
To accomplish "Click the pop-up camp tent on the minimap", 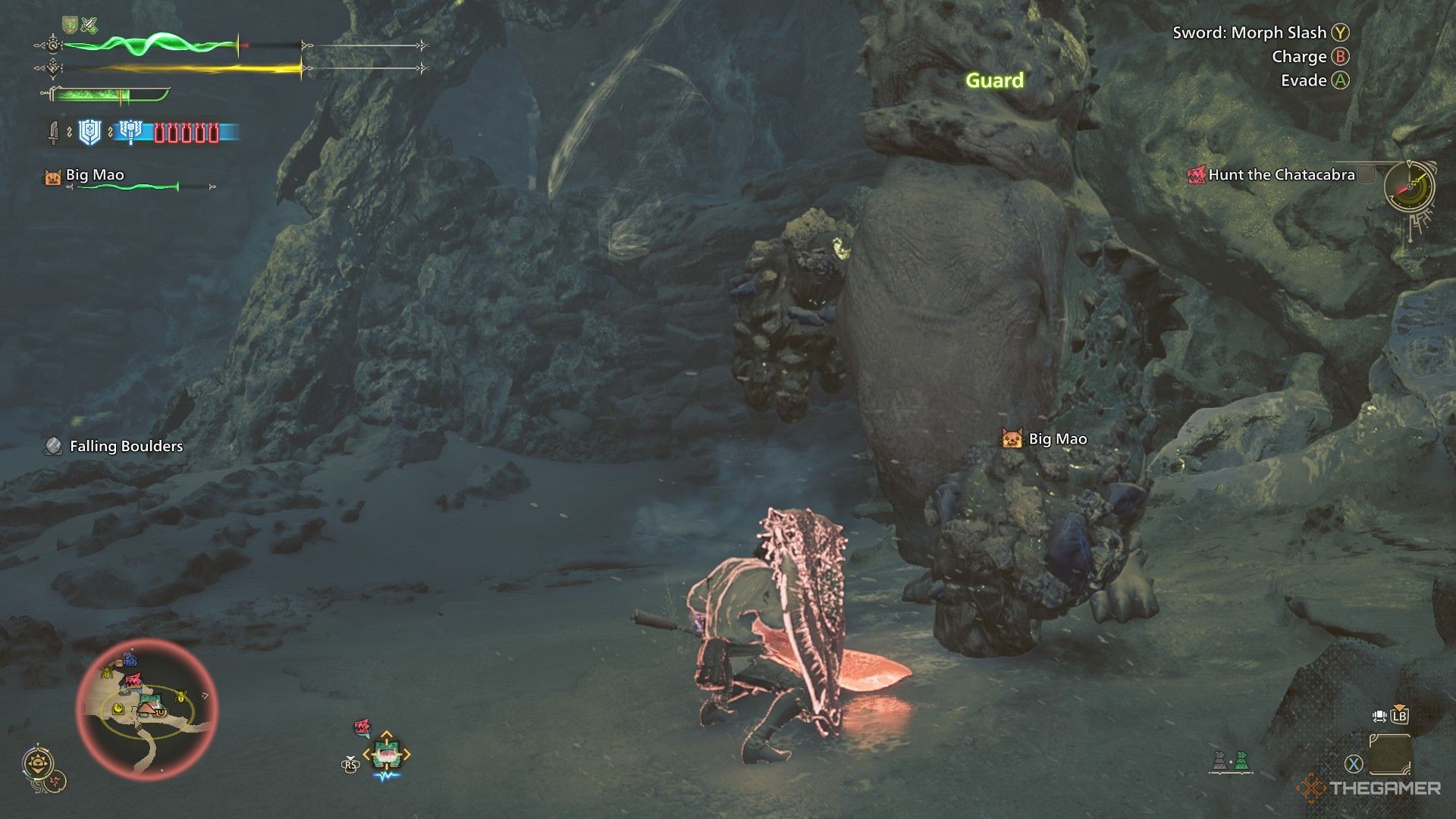I will (x=146, y=710).
